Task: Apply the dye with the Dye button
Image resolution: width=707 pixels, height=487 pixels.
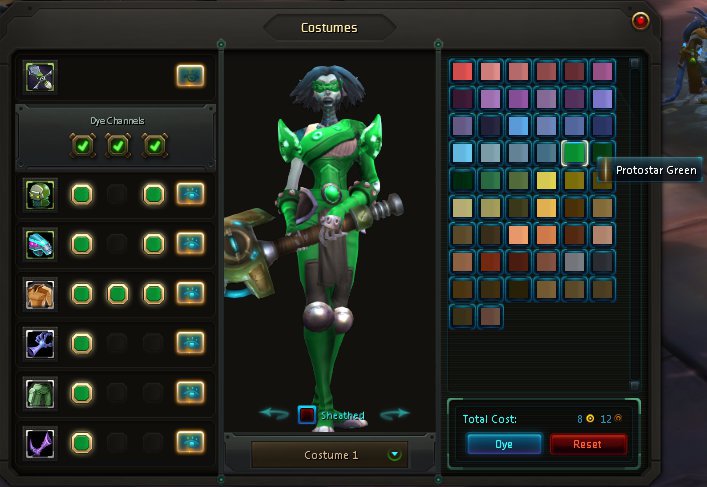Action: point(504,444)
